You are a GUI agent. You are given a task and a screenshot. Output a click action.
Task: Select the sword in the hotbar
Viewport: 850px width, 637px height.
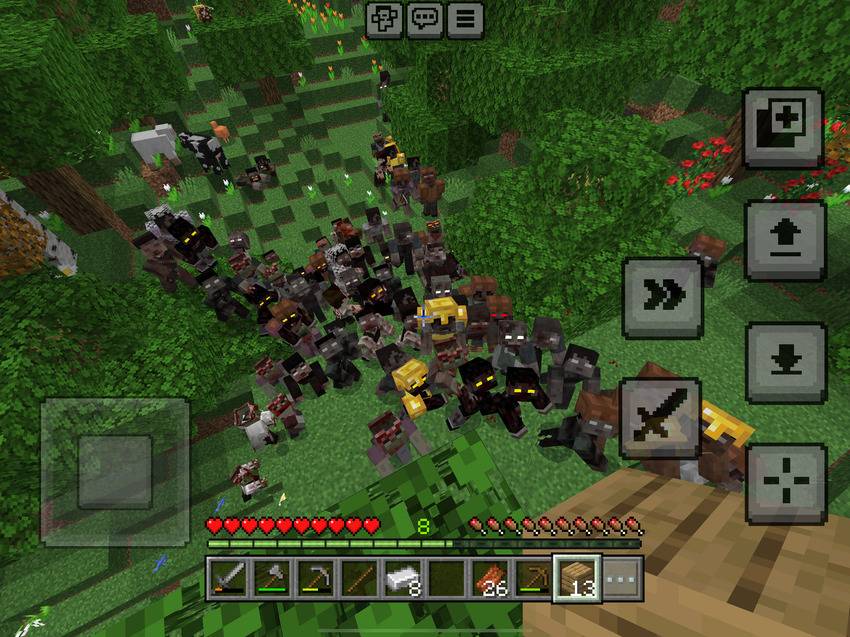[228, 580]
